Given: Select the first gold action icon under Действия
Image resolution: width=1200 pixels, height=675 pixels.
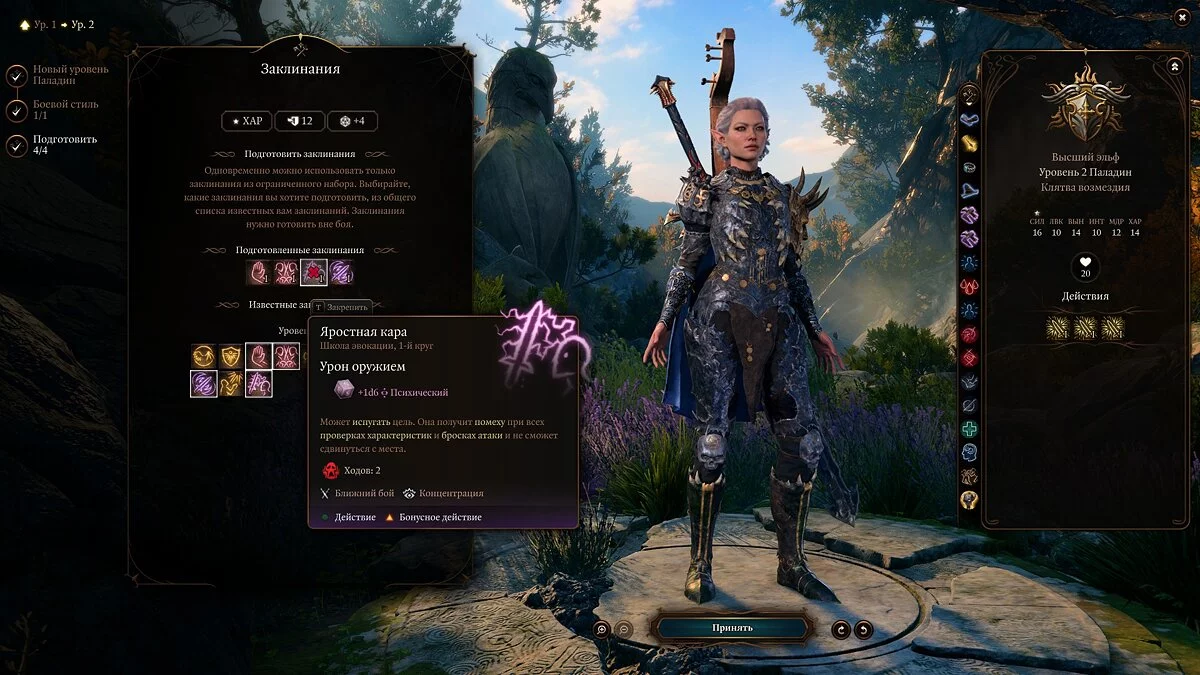Looking at the screenshot, I should (x=1058, y=327).
